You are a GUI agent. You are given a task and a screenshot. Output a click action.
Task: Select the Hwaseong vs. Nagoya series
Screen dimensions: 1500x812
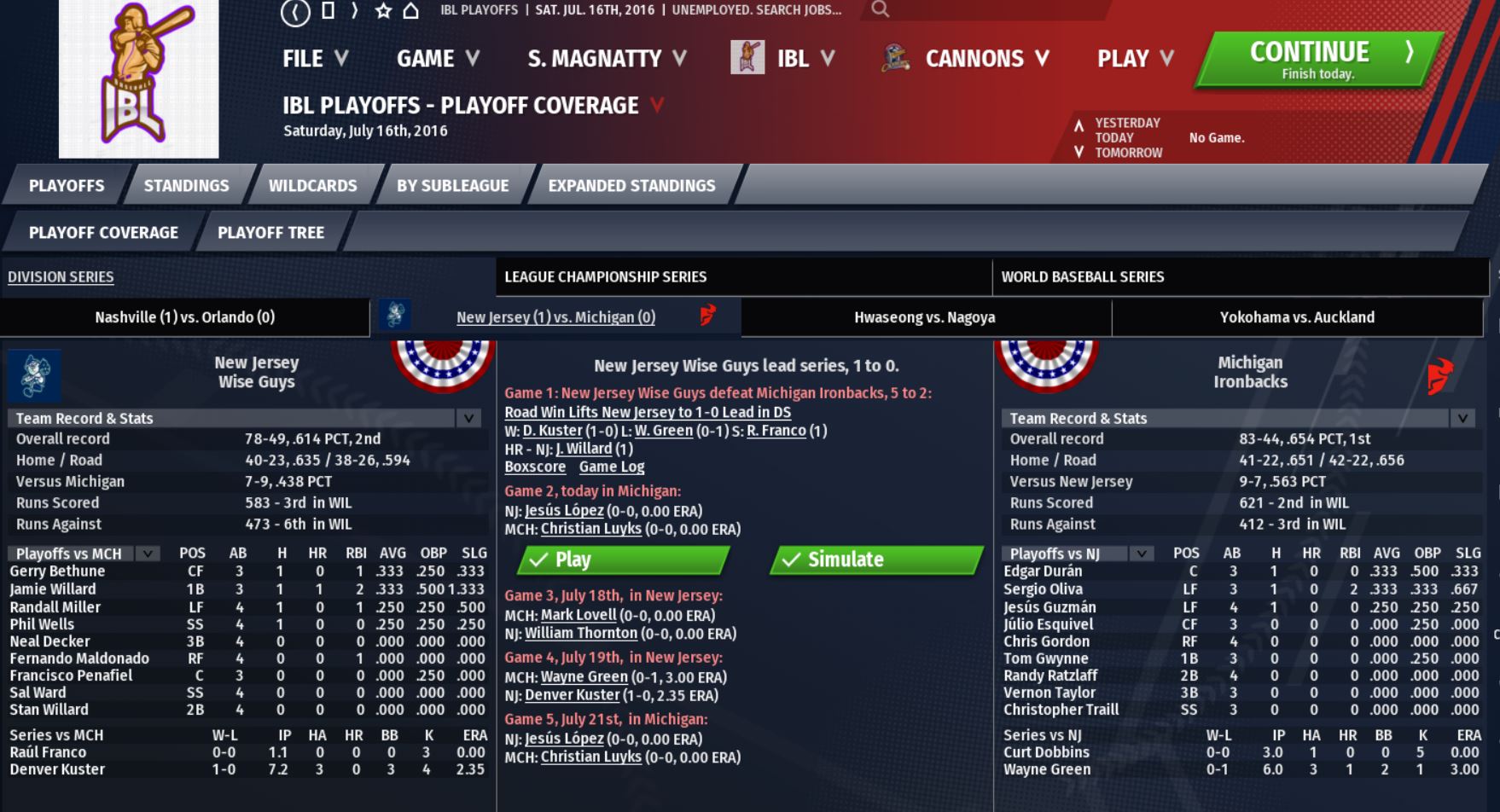[x=924, y=317]
